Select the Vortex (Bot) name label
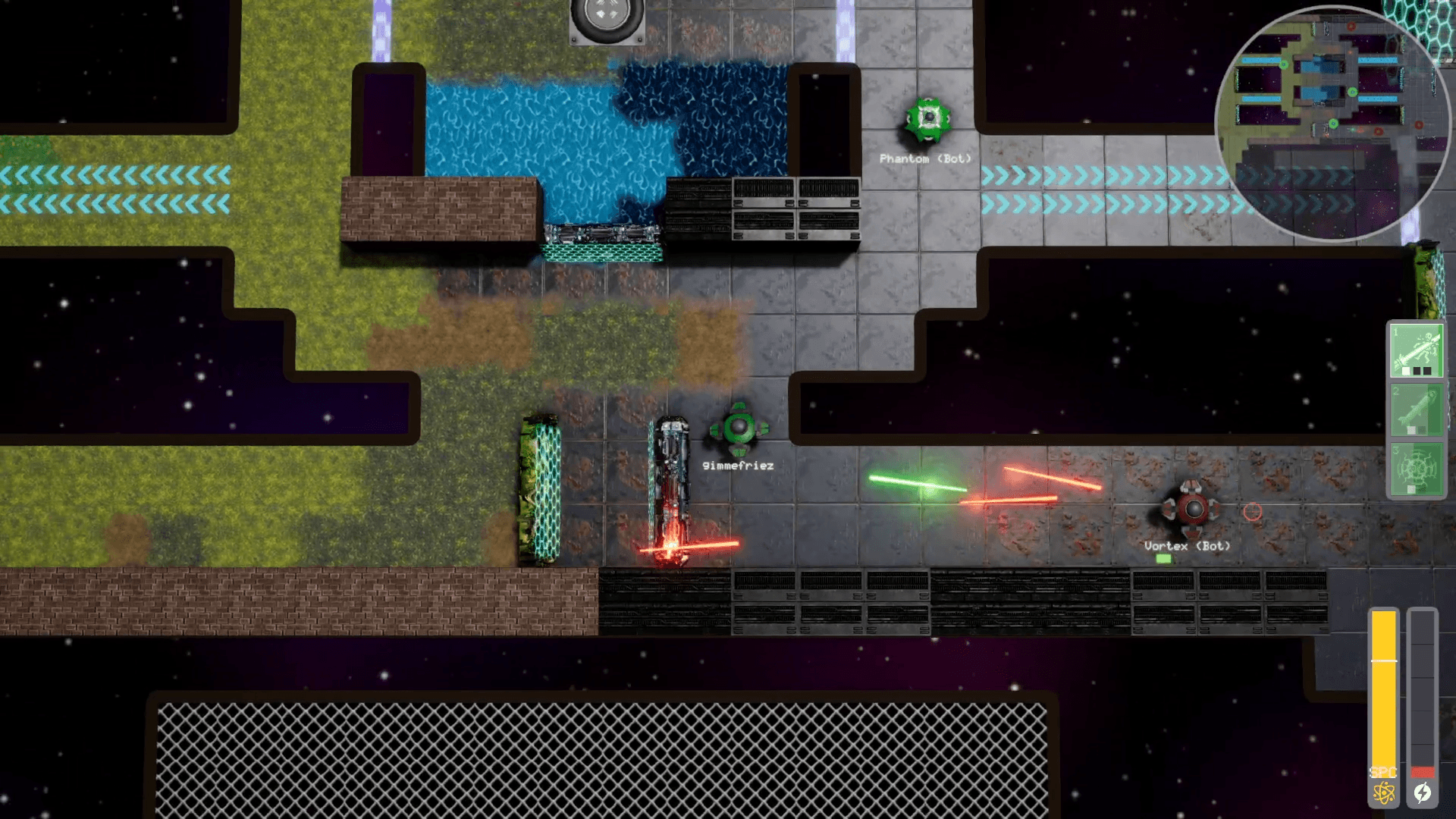Viewport: 1456px width, 819px height. pyautogui.click(x=1188, y=545)
